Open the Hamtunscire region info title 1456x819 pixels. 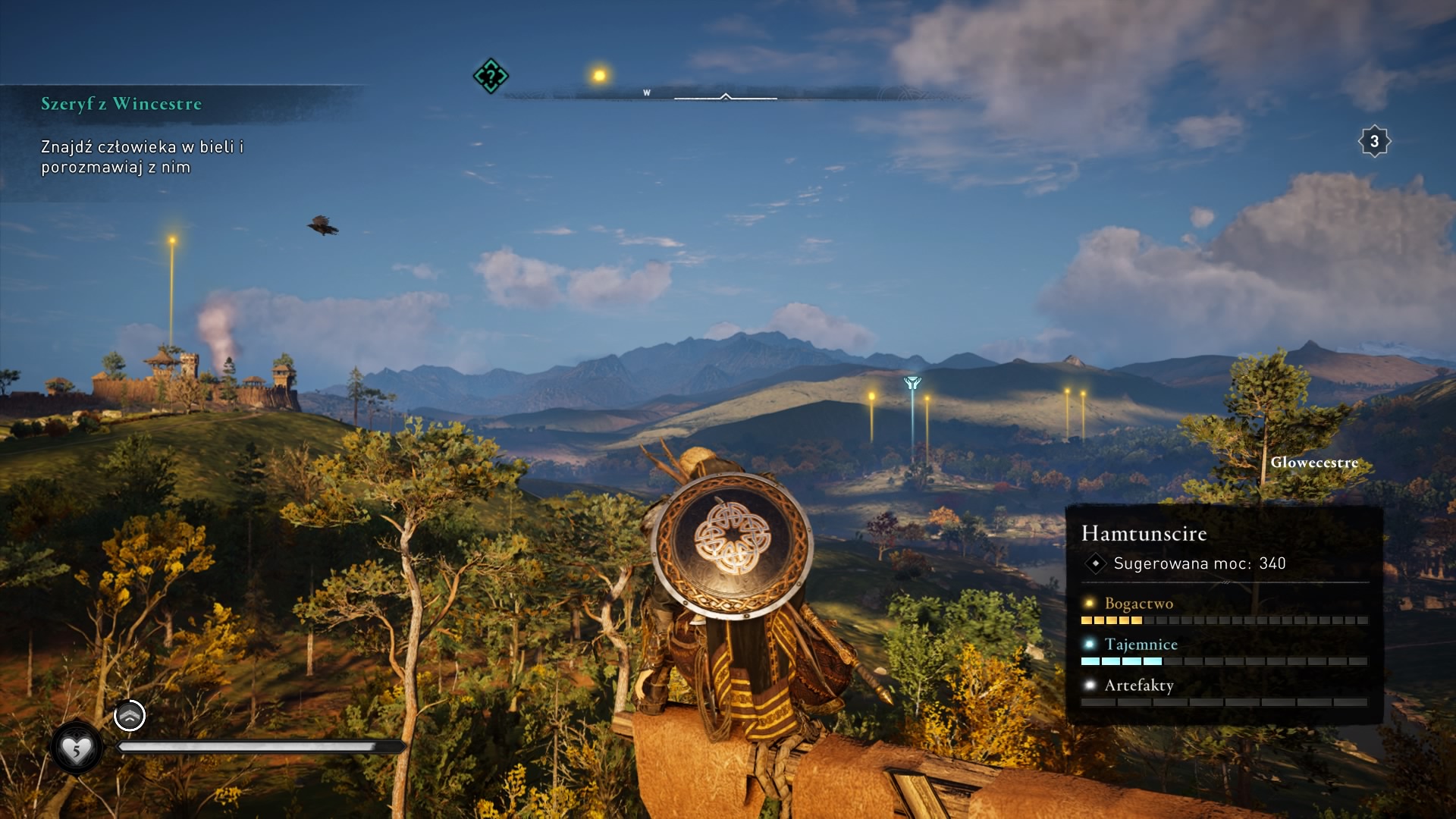coord(1144,533)
